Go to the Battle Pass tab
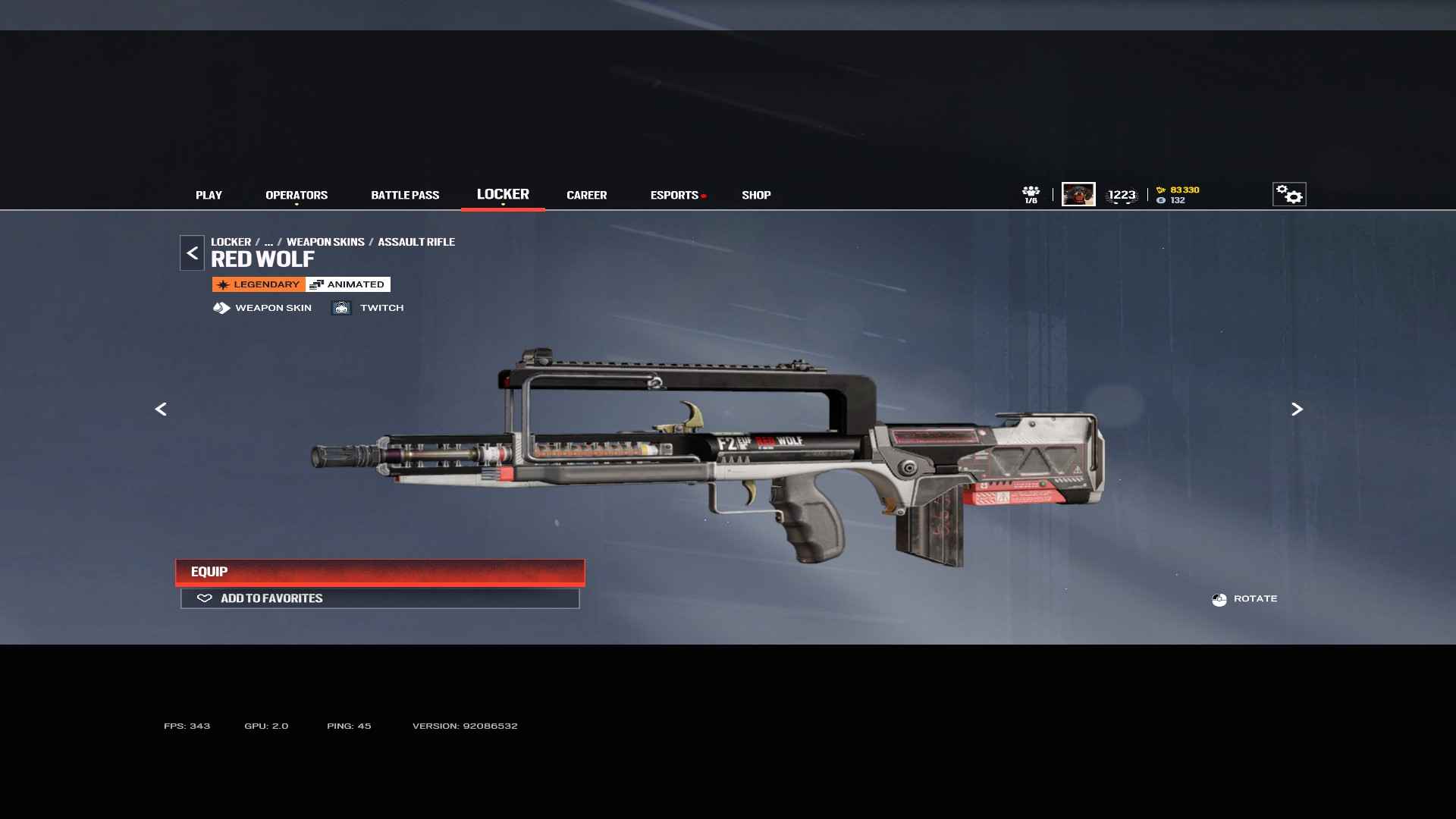 (405, 195)
